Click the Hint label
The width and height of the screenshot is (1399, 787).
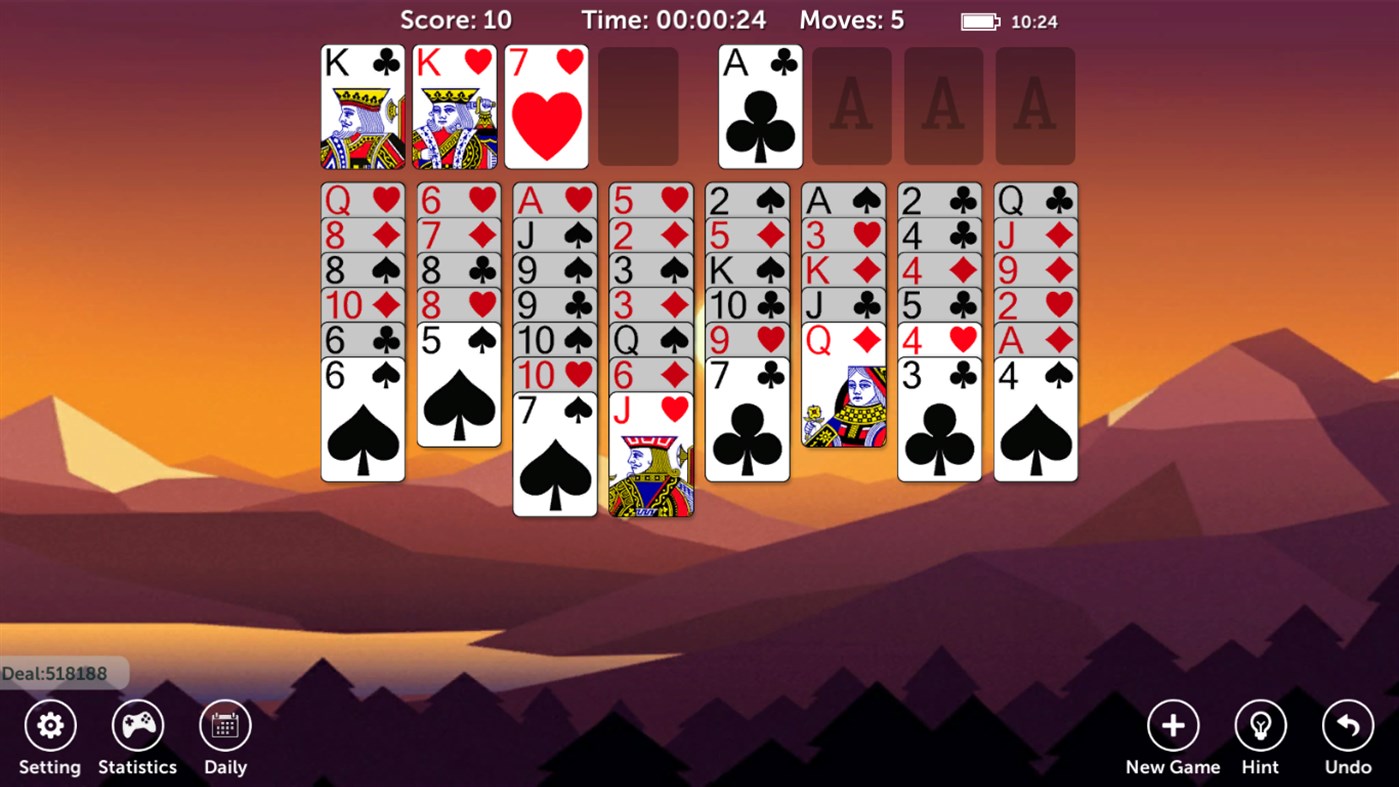click(1259, 767)
